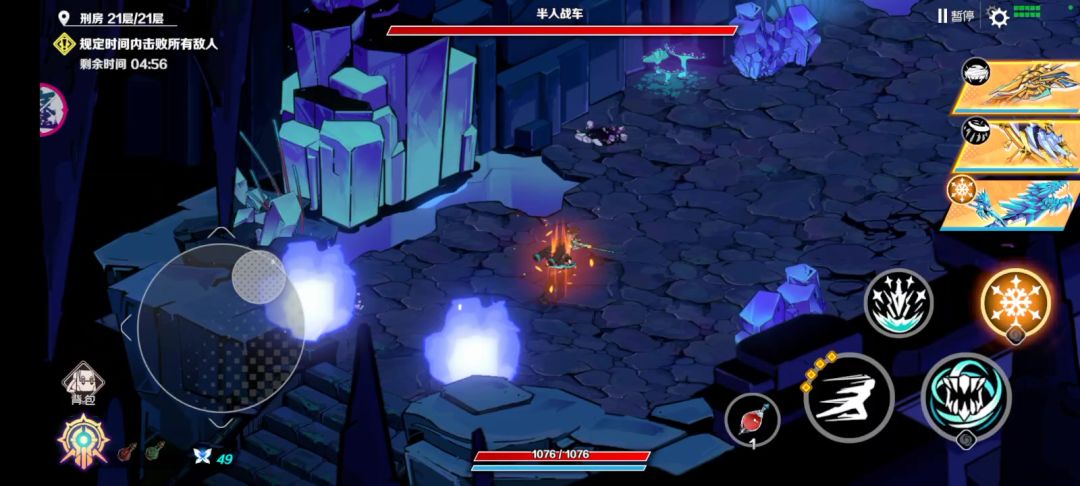Open settings via the gear icon
This screenshot has width=1080, height=486.
pos(998,16)
